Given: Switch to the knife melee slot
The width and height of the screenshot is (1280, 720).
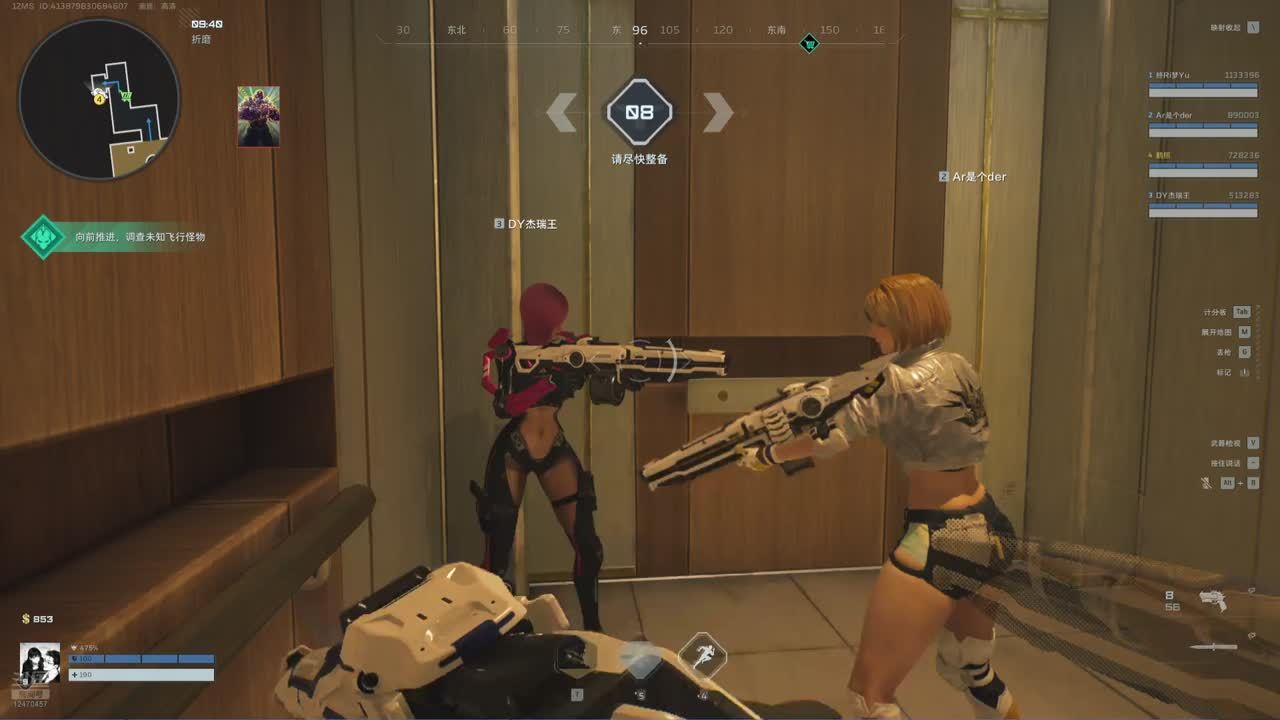Looking at the screenshot, I should [x=1214, y=647].
